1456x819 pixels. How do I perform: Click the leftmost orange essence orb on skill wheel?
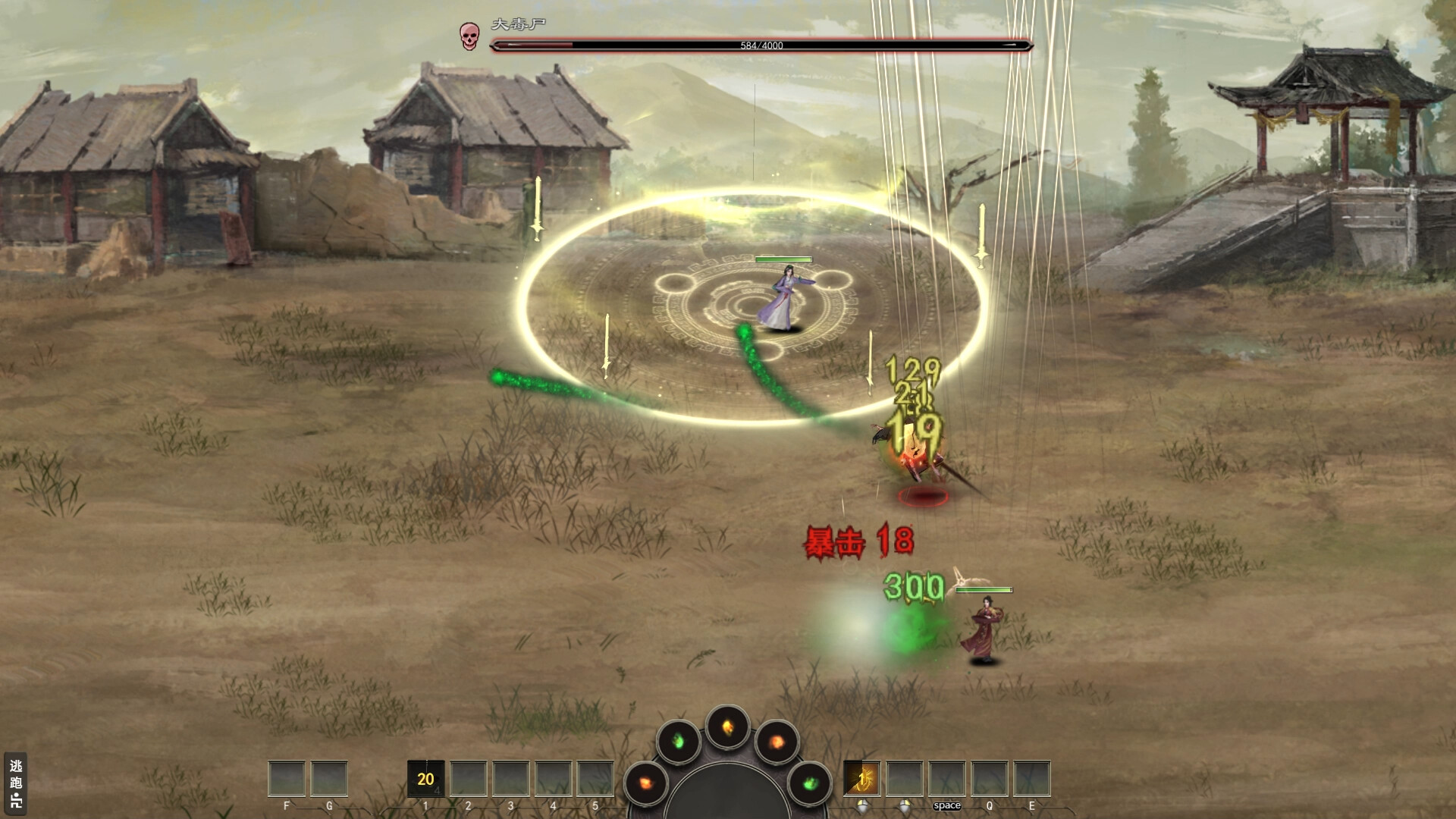(646, 781)
